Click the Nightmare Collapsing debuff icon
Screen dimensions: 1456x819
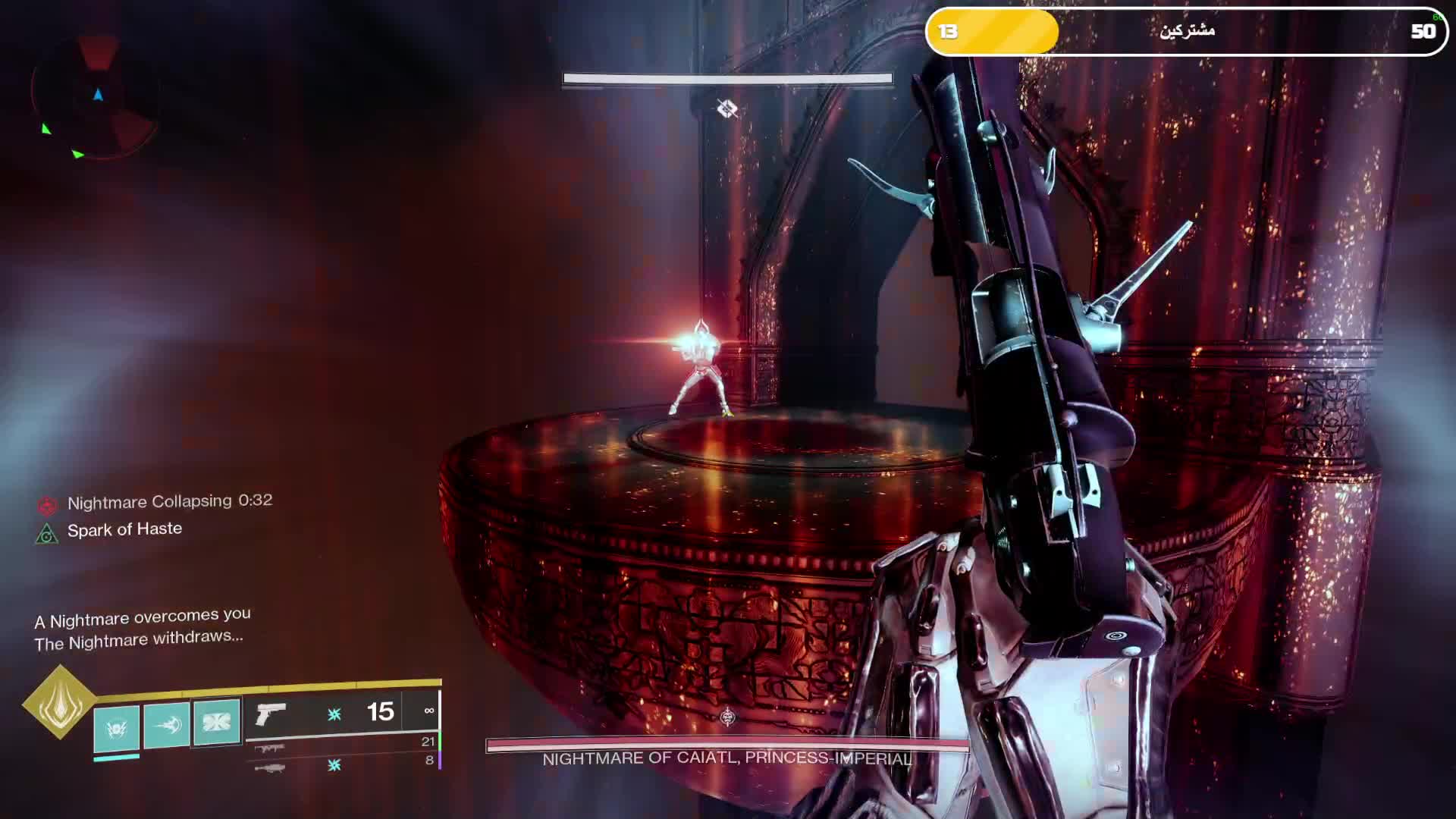pyautogui.click(x=48, y=505)
